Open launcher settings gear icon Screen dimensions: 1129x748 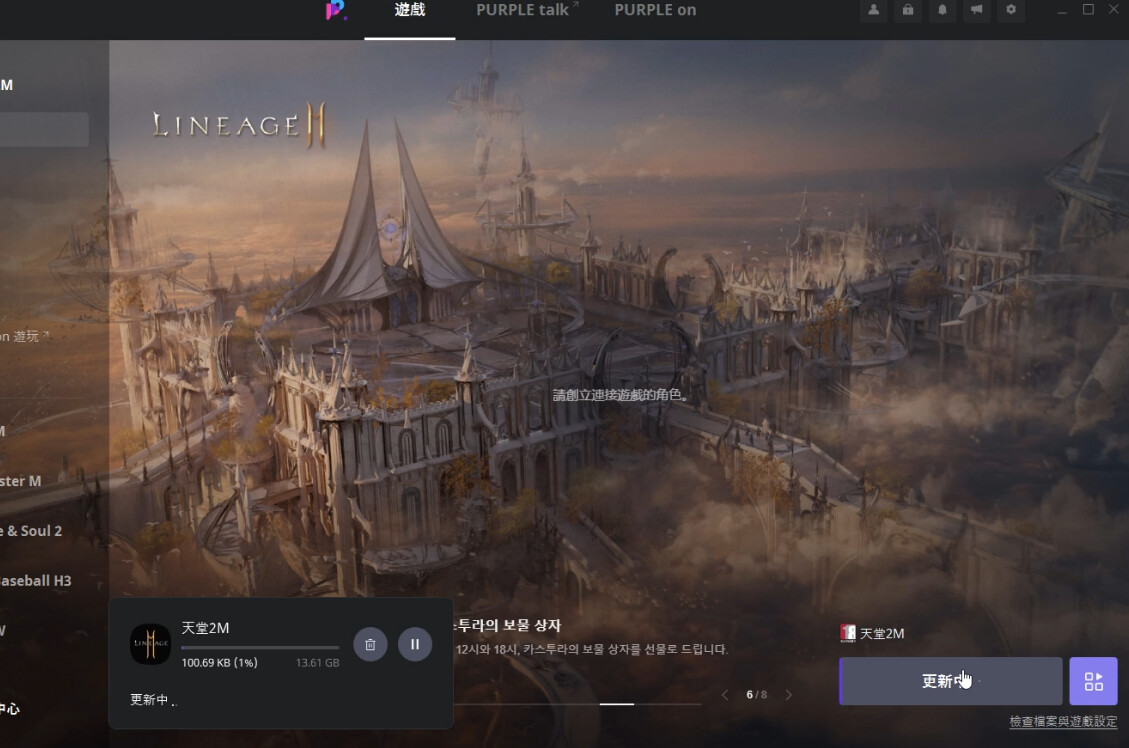(x=1011, y=10)
